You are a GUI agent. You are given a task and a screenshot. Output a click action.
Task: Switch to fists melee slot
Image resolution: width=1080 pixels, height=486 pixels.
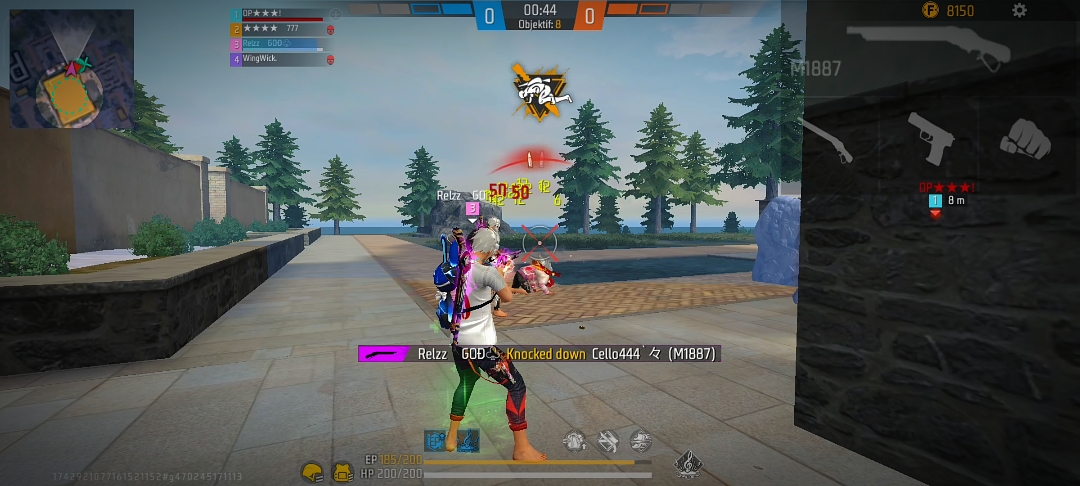tap(1025, 138)
